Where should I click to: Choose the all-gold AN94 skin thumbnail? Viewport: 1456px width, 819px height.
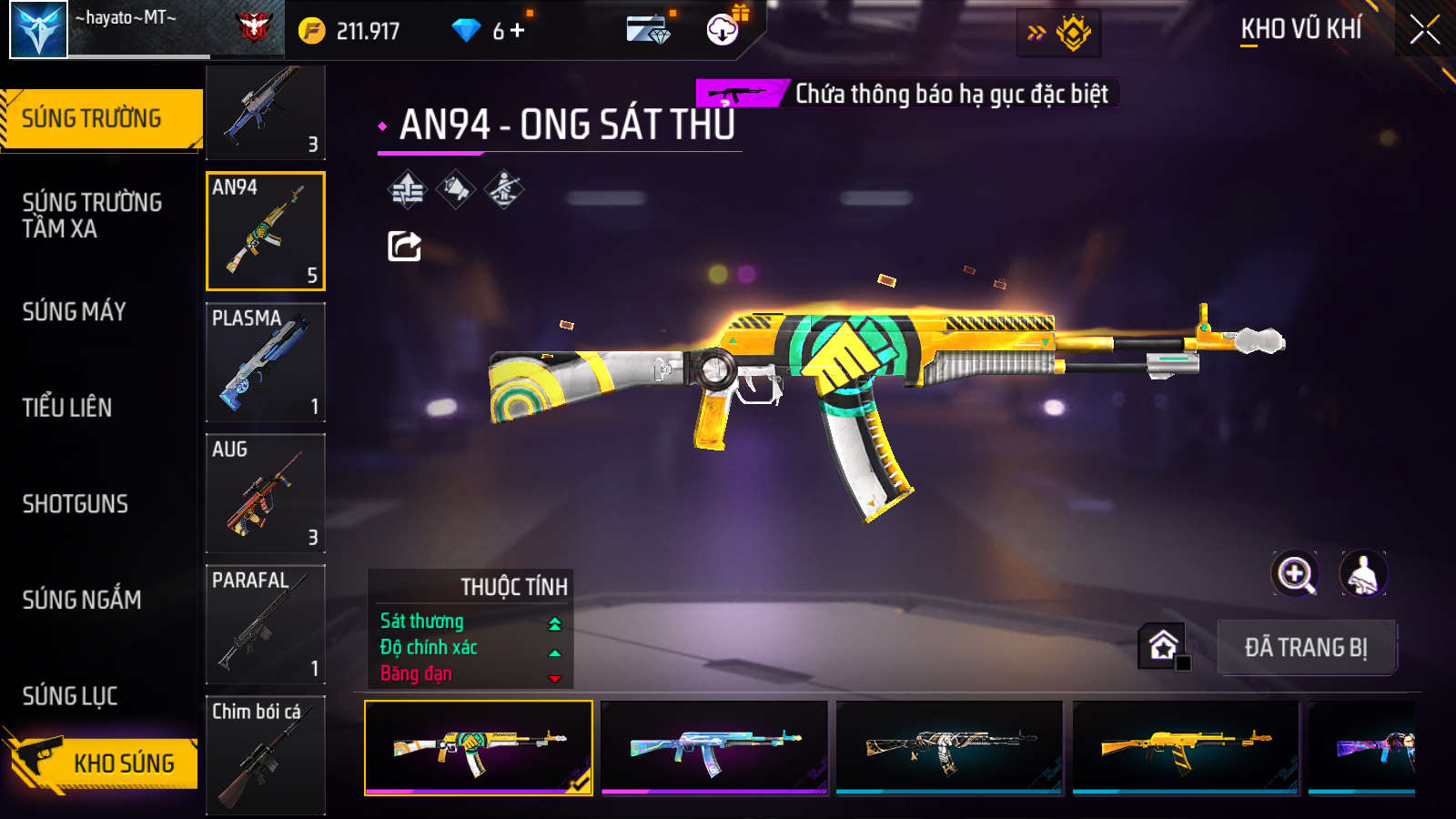click(x=1185, y=747)
